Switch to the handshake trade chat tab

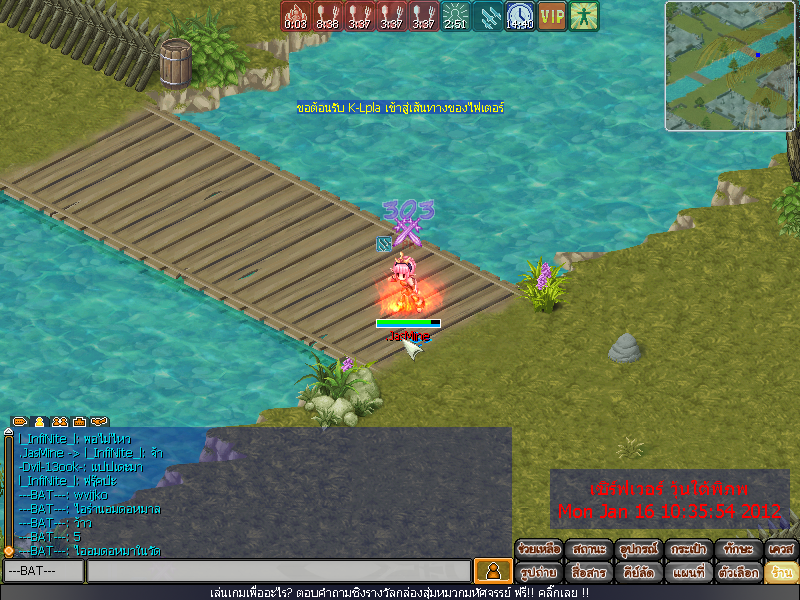98,422
